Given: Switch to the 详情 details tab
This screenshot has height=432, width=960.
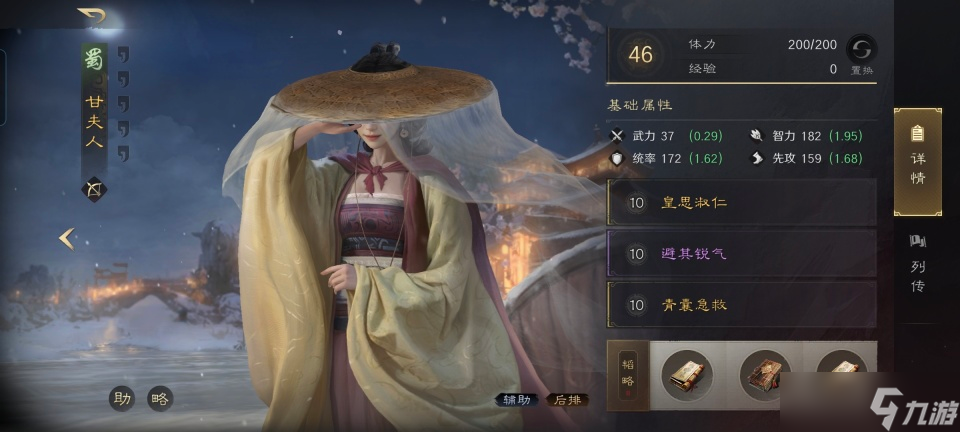Looking at the screenshot, I should point(917,161).
